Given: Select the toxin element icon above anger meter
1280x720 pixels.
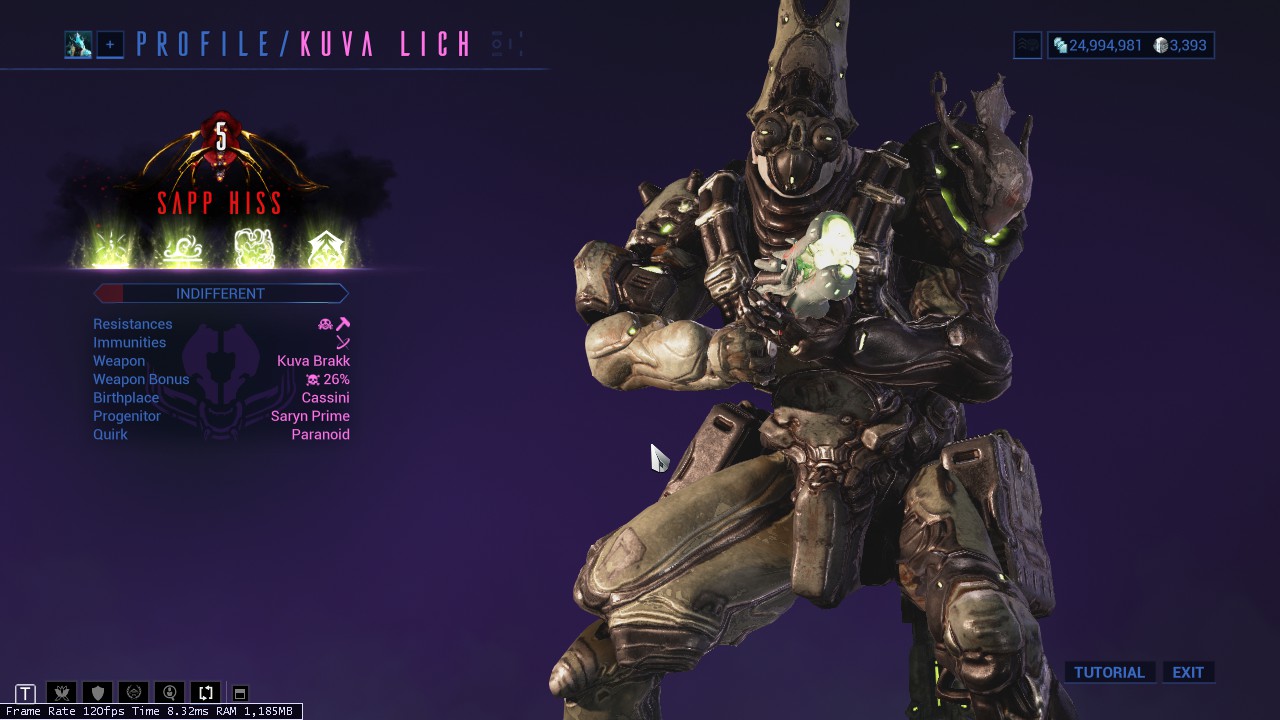Looking at the screenshot, I should [110, 245].
